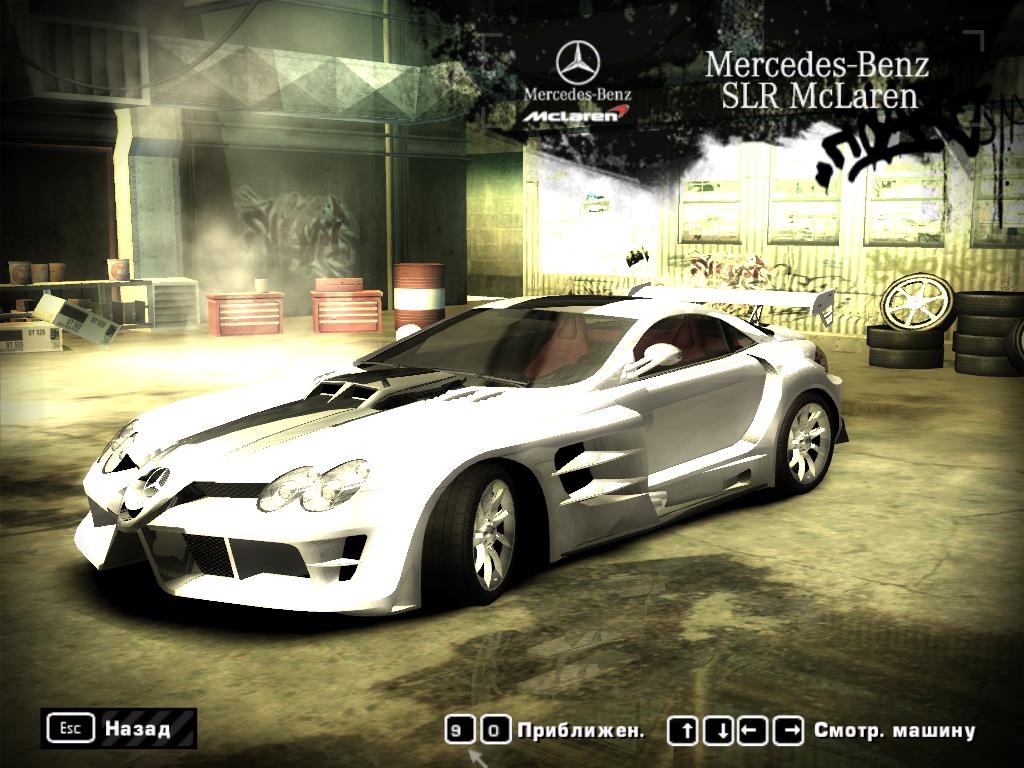
Task: Select the Смотр. машину view label
Action: point(894,730)
